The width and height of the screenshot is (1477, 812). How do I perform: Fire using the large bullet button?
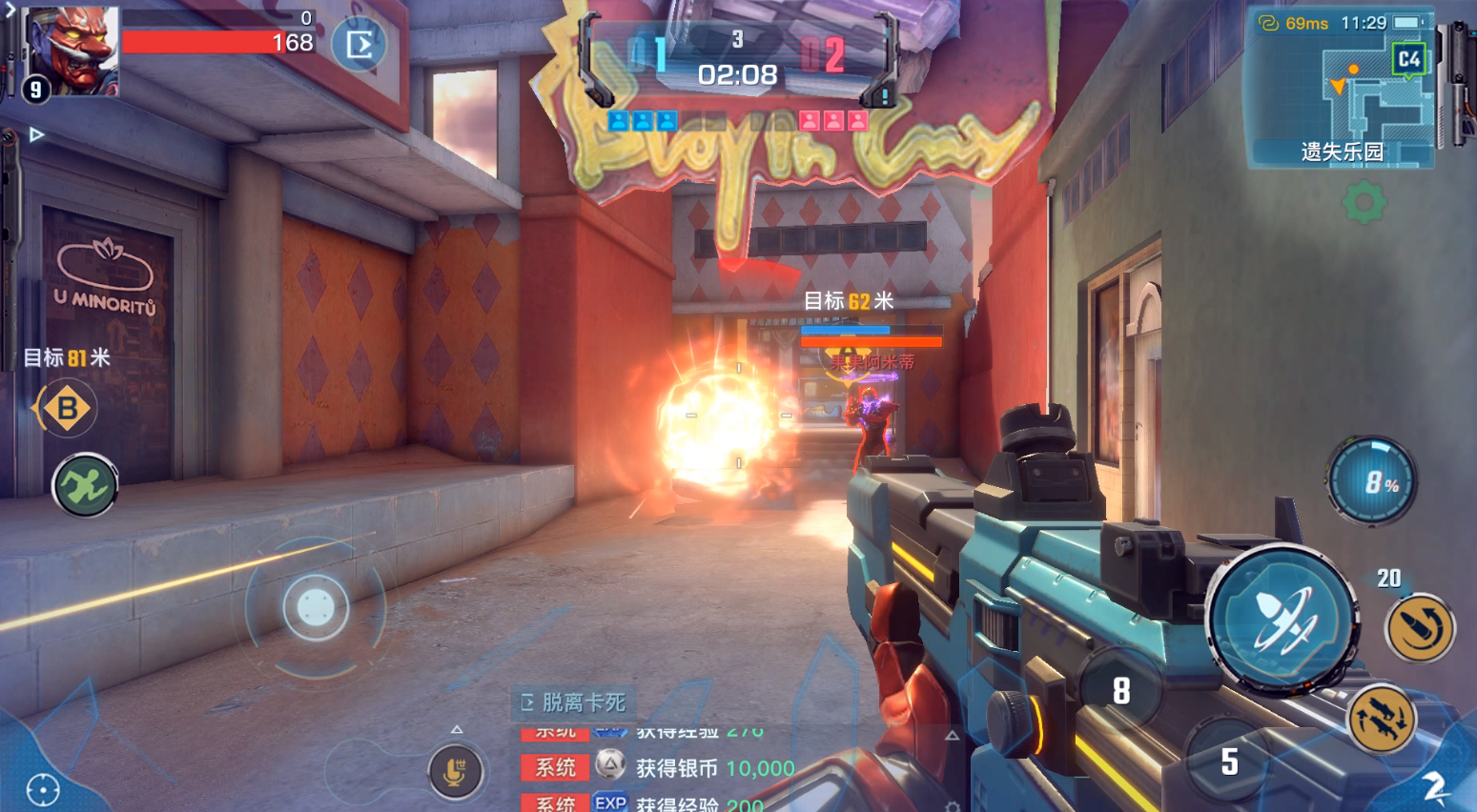click(x=1283, y=618)
